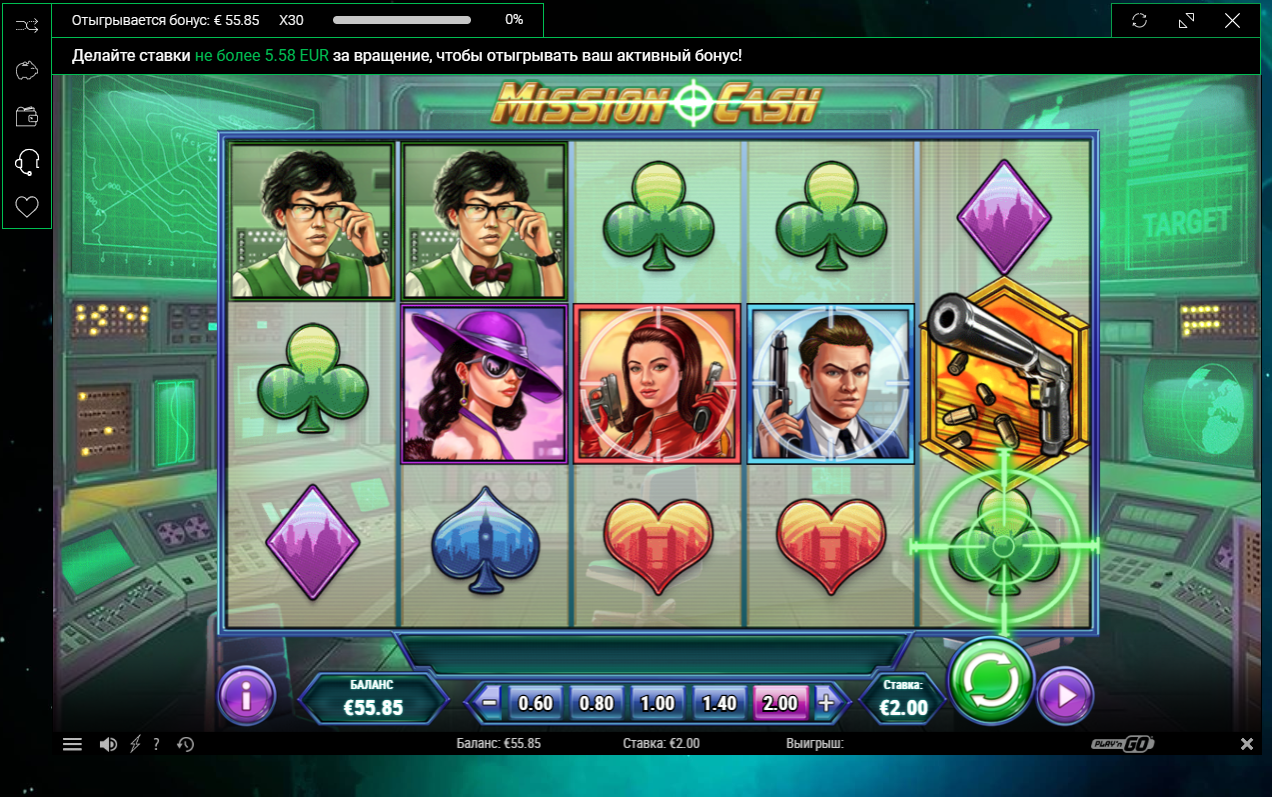Image resolution: width=1272 pixels, height=797 pixels.
Task: Close the game window
Action: 1232,20
